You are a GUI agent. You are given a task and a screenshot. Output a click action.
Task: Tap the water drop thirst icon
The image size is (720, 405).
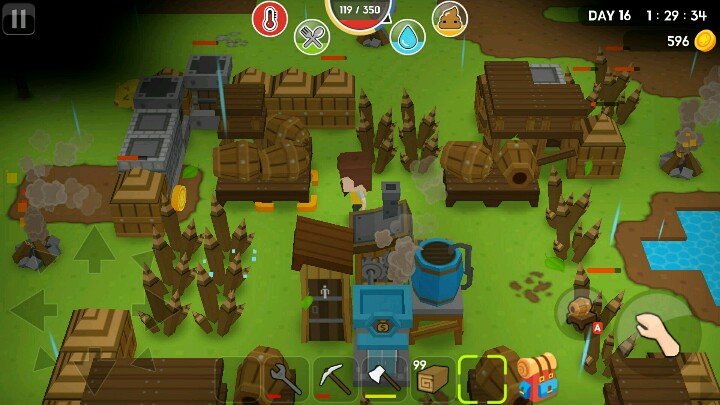tap(407, 37)
